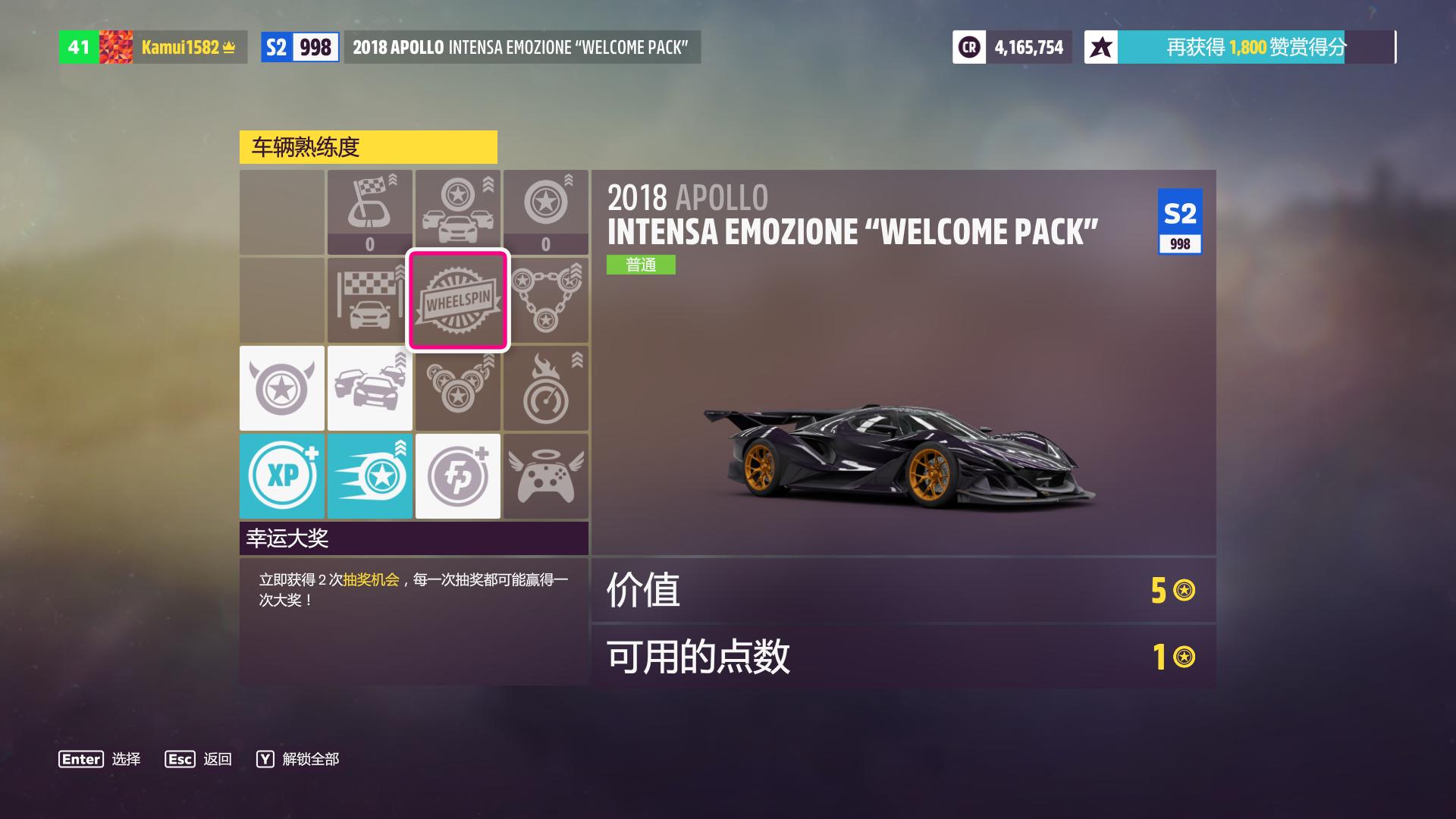
Task: Select the finish-line race perk
Action: click(370, 300)
